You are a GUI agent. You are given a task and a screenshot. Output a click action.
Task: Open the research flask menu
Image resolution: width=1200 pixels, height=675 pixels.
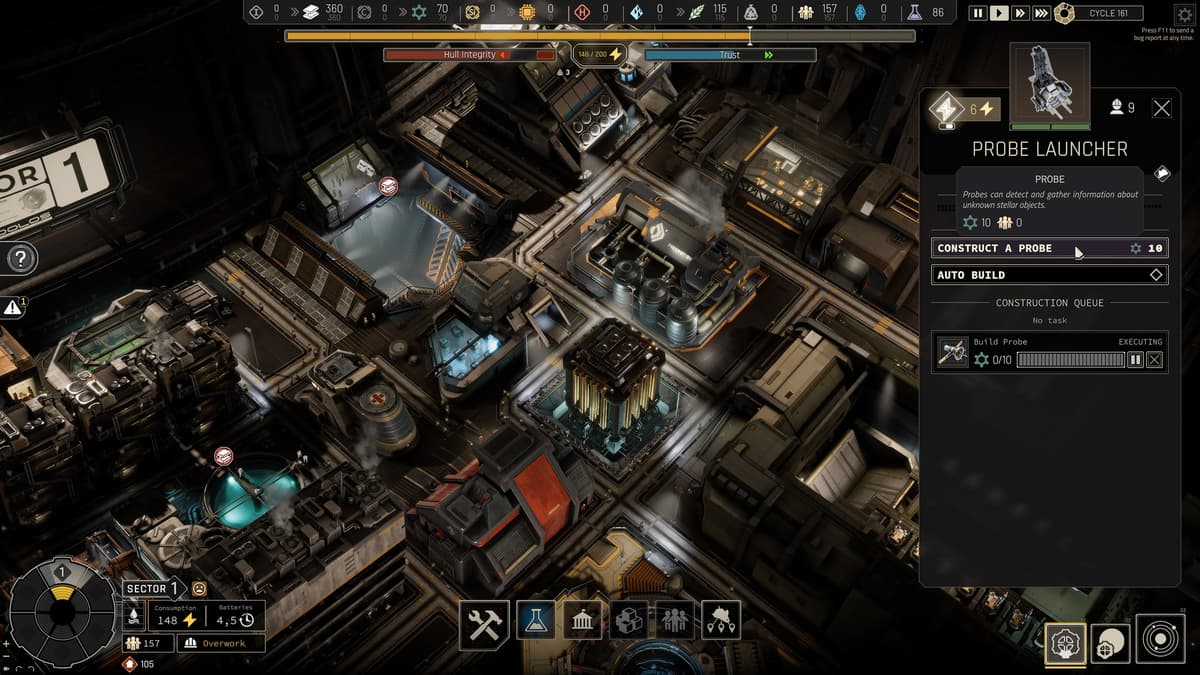click(535, 621)
